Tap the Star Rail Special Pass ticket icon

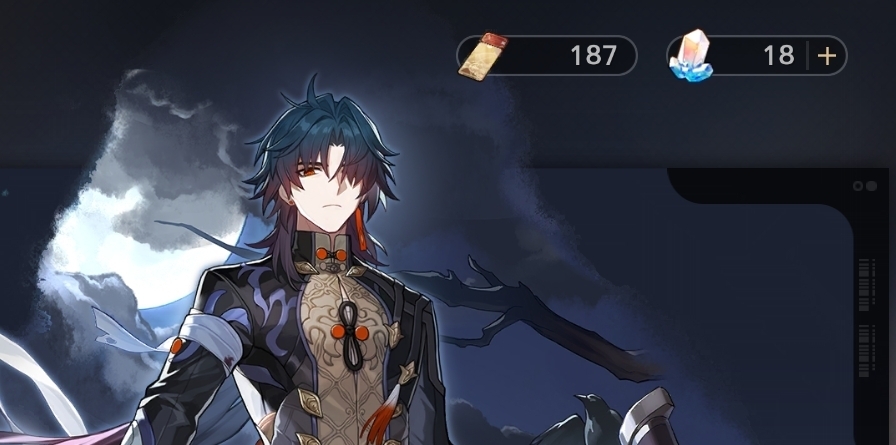click(483, 56)
